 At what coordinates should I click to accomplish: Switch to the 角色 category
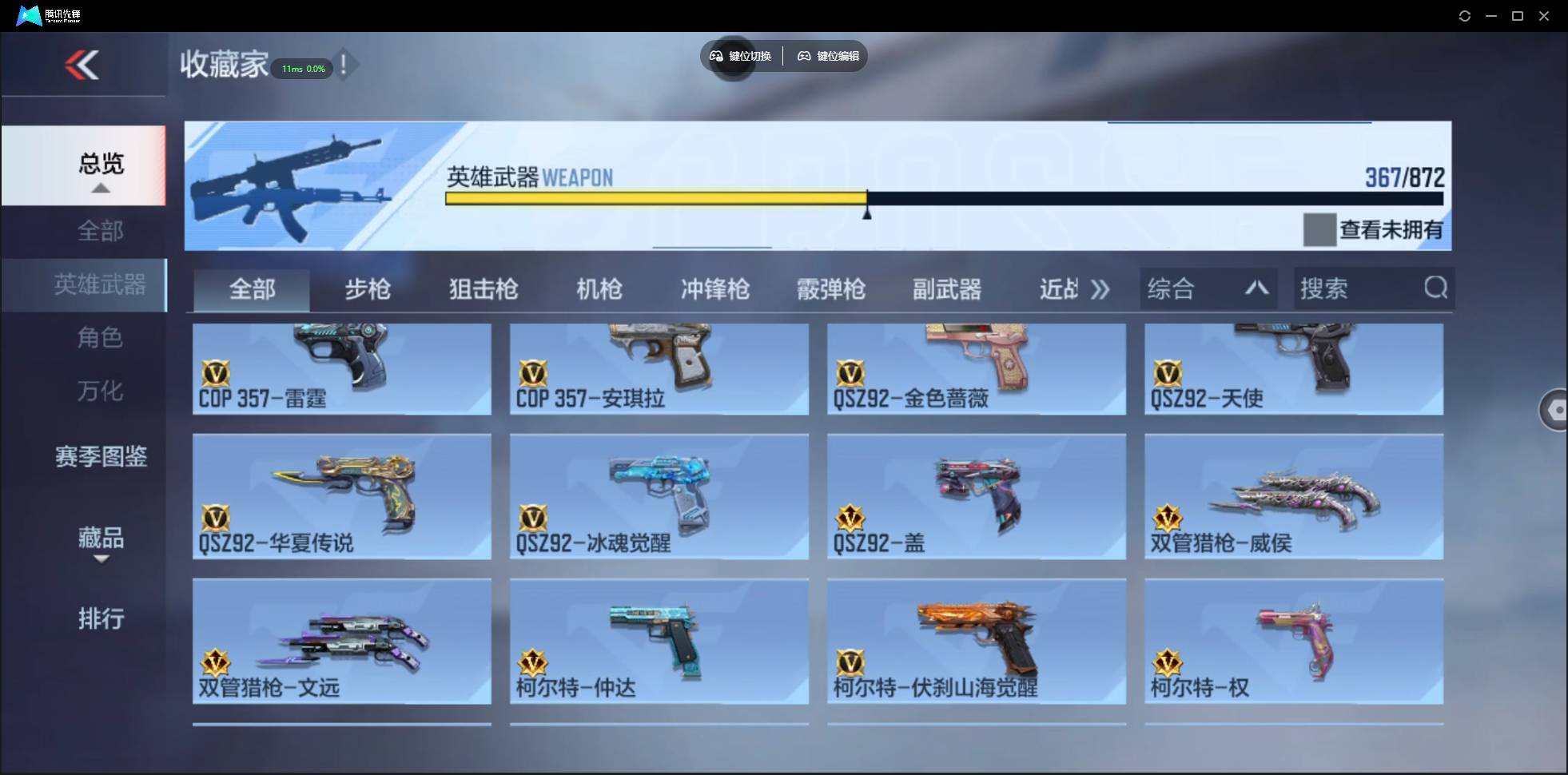(100, 338)
